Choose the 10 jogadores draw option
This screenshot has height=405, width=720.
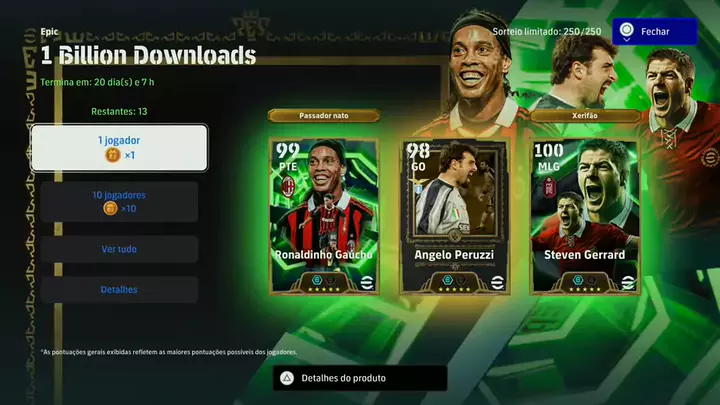119,201
